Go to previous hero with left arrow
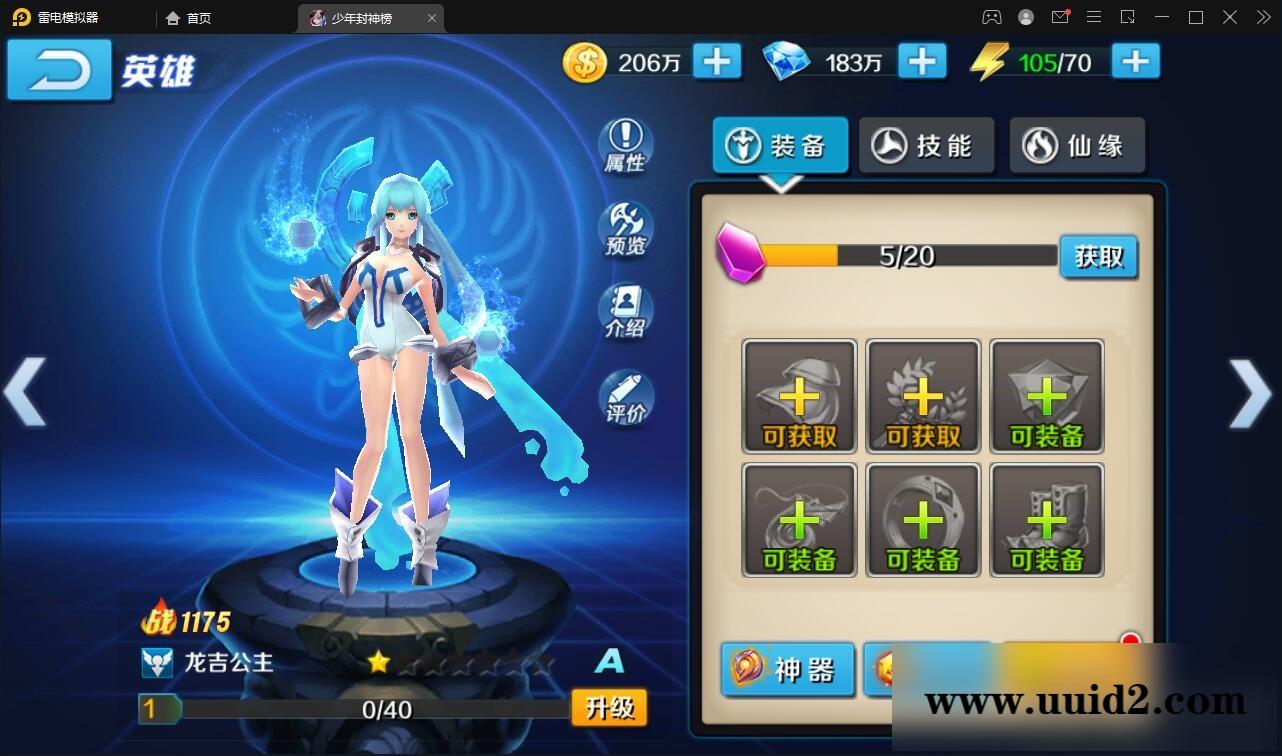 pos(27,390)
